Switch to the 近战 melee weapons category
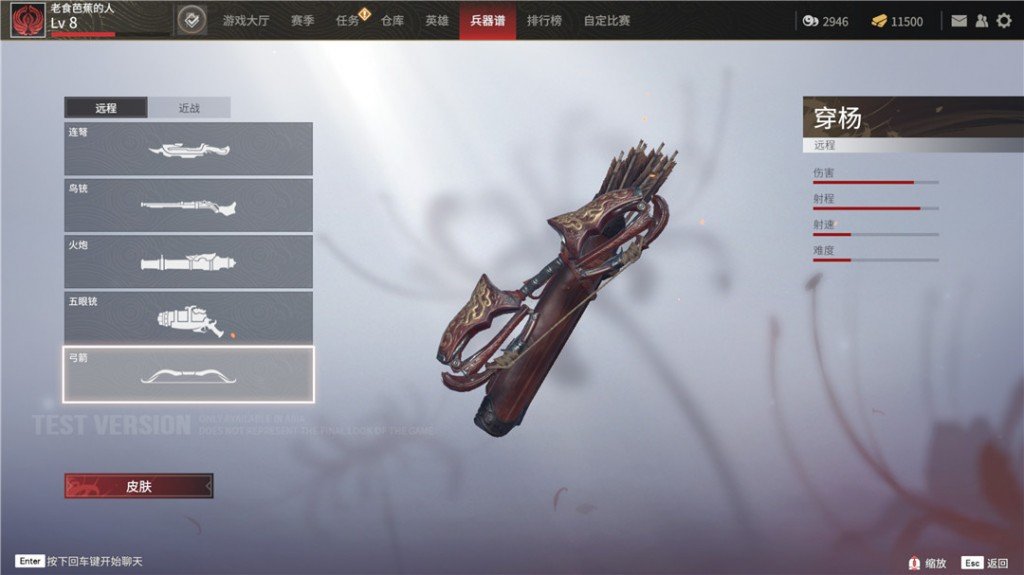 pos(189,108)
